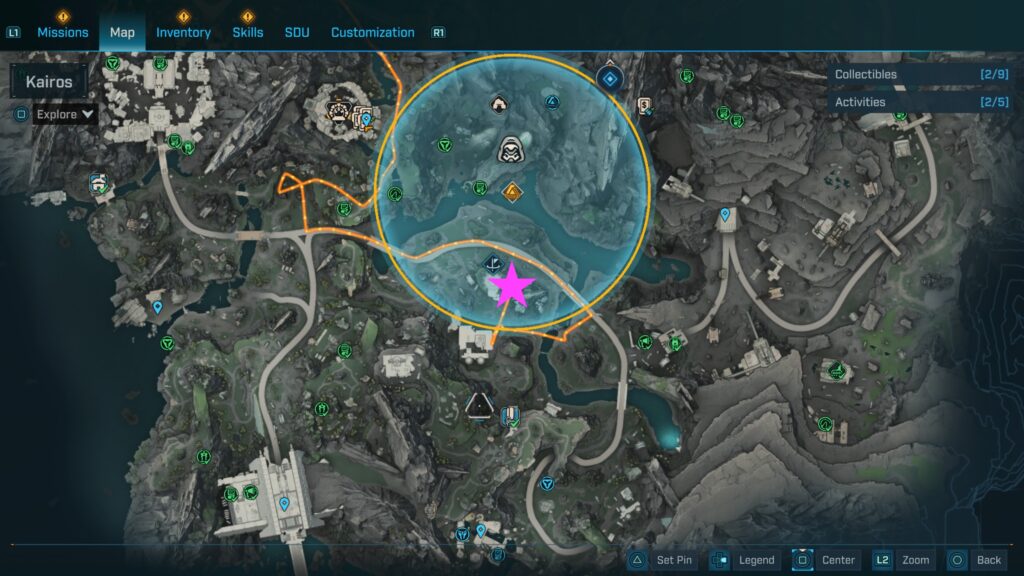Open the Customization tab

click(372, 32)
